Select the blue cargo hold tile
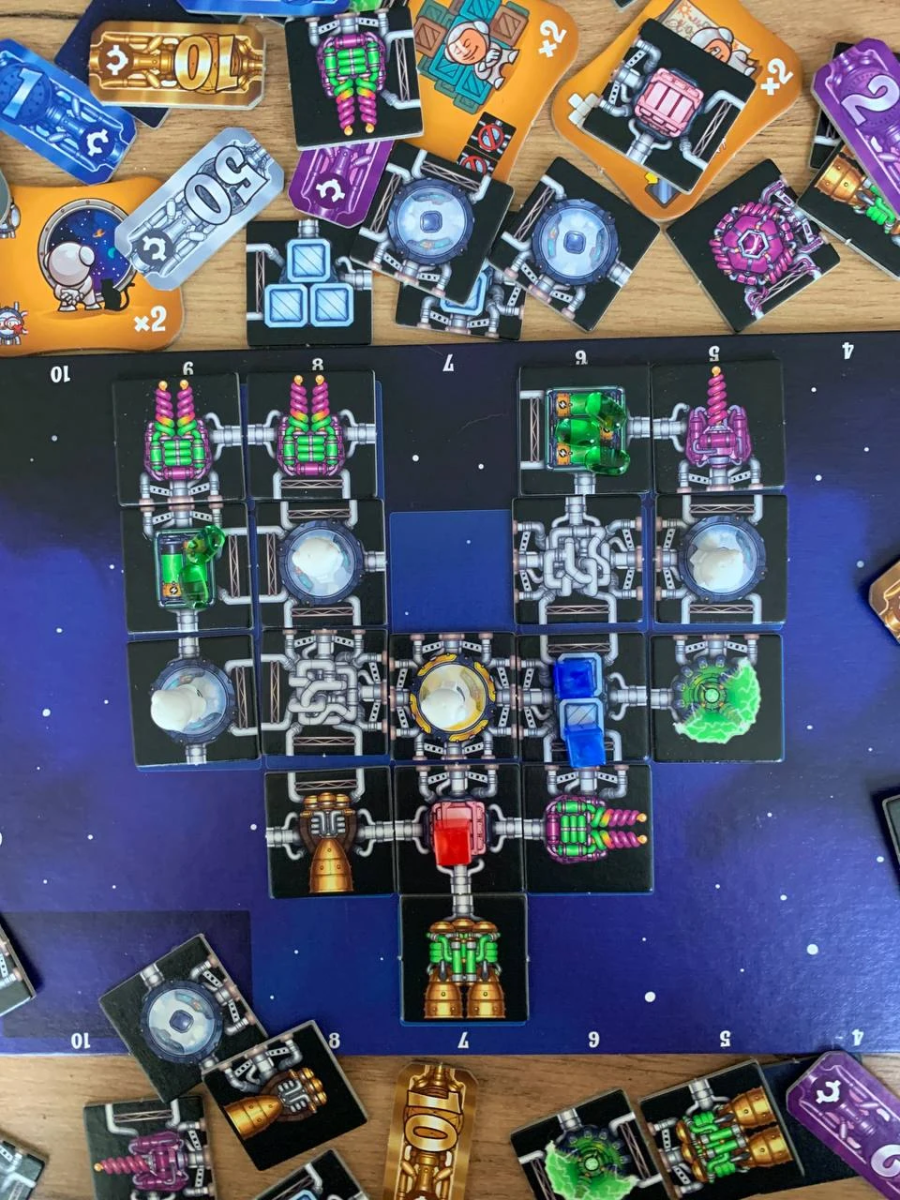The width and height of the screenshot is (900, 1200). coord(583,697)
